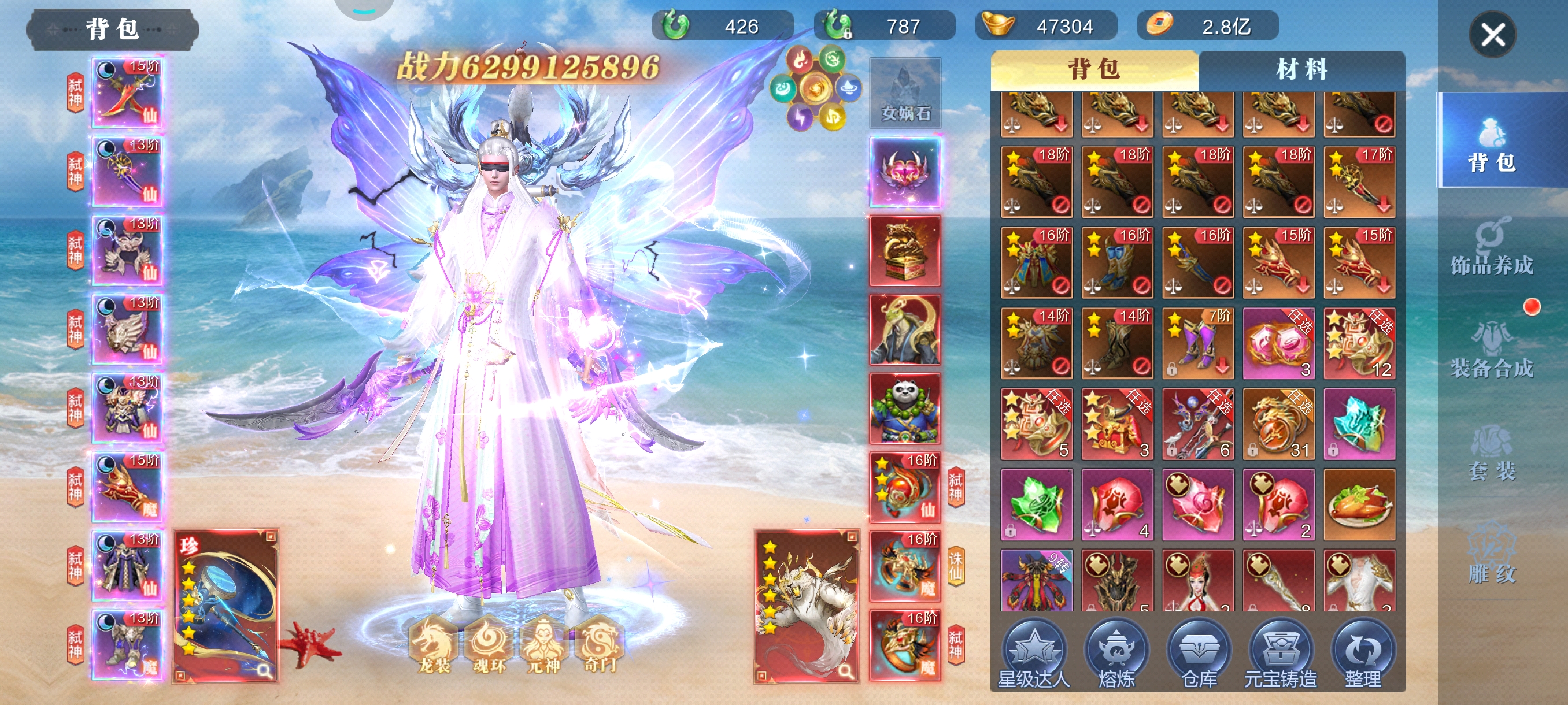Click the 星级达人 button
Viewport: 1568px width, 705px height.
1034,654
